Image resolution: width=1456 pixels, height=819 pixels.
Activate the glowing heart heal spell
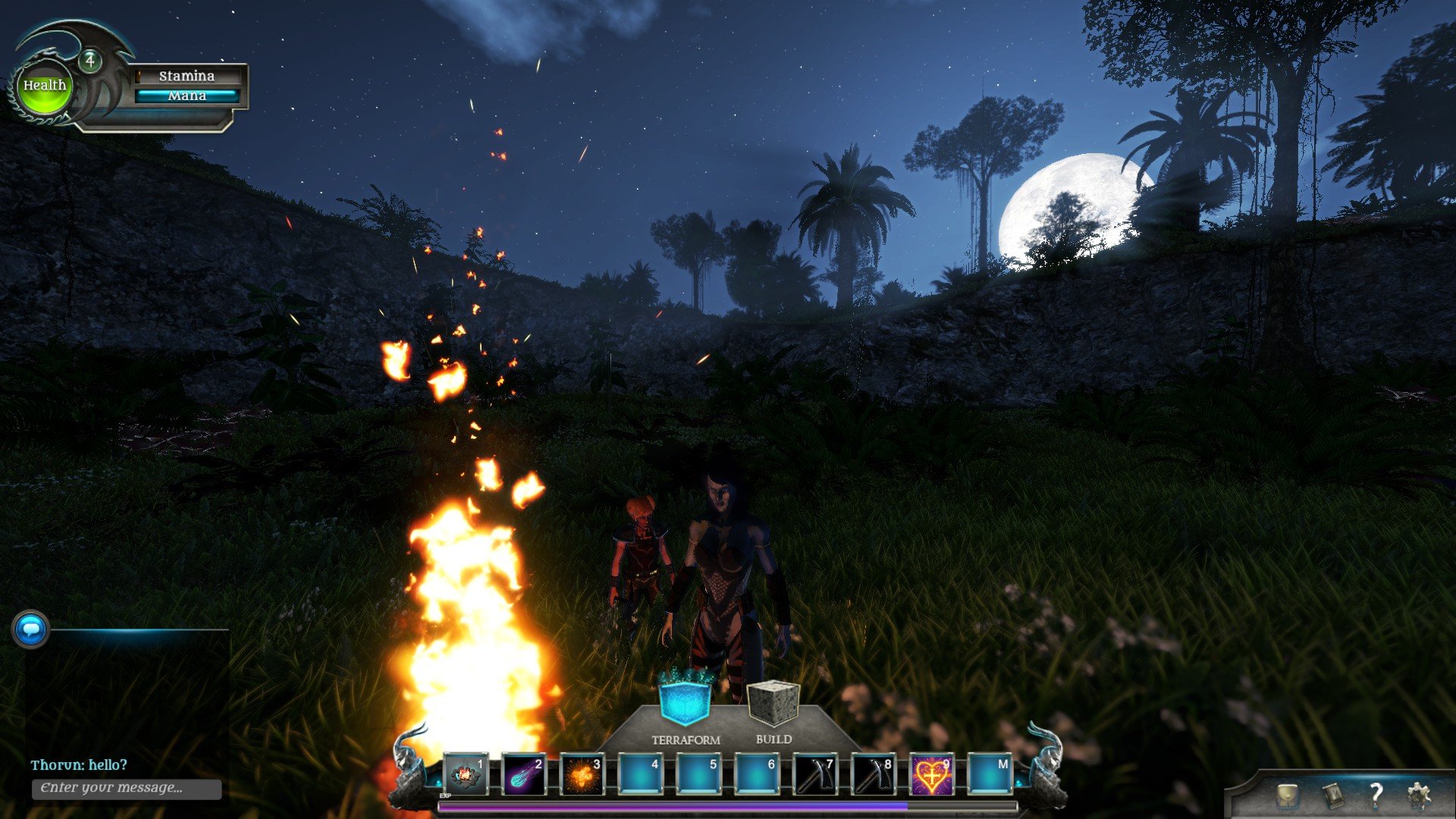[x=931, y=774]
